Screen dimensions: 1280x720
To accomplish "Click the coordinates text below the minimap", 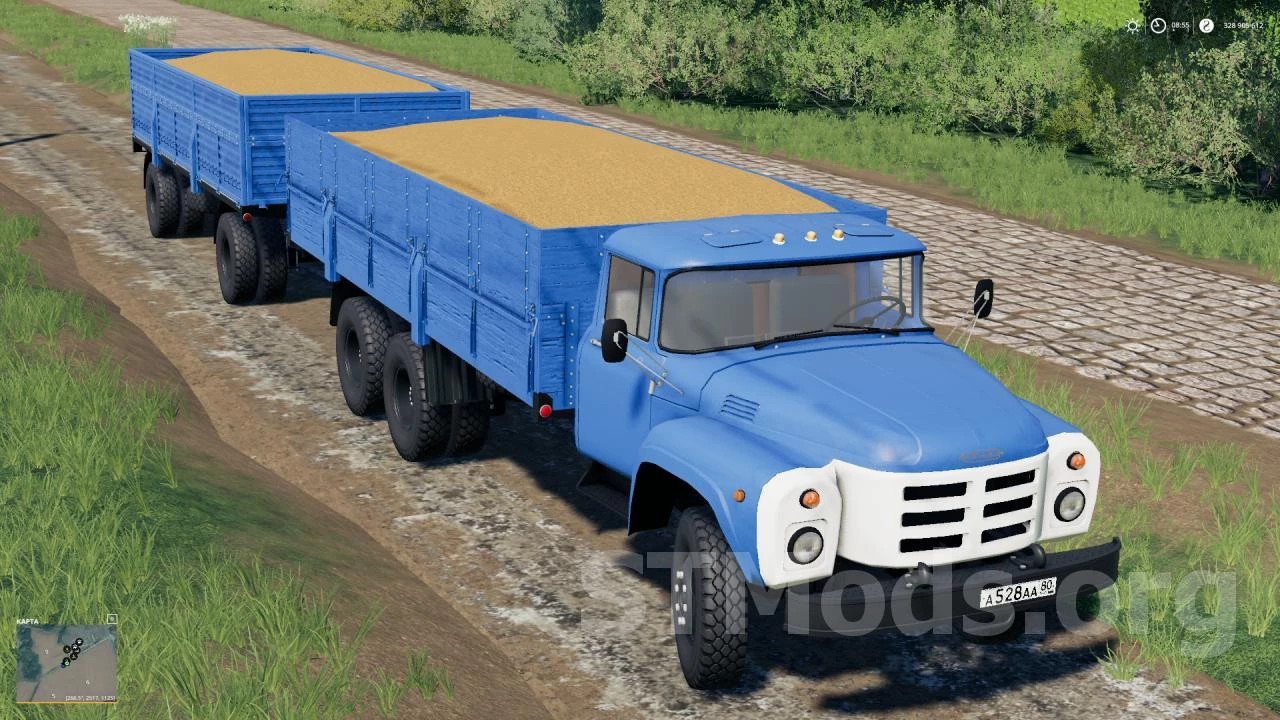I will click(x=90, y=698).
